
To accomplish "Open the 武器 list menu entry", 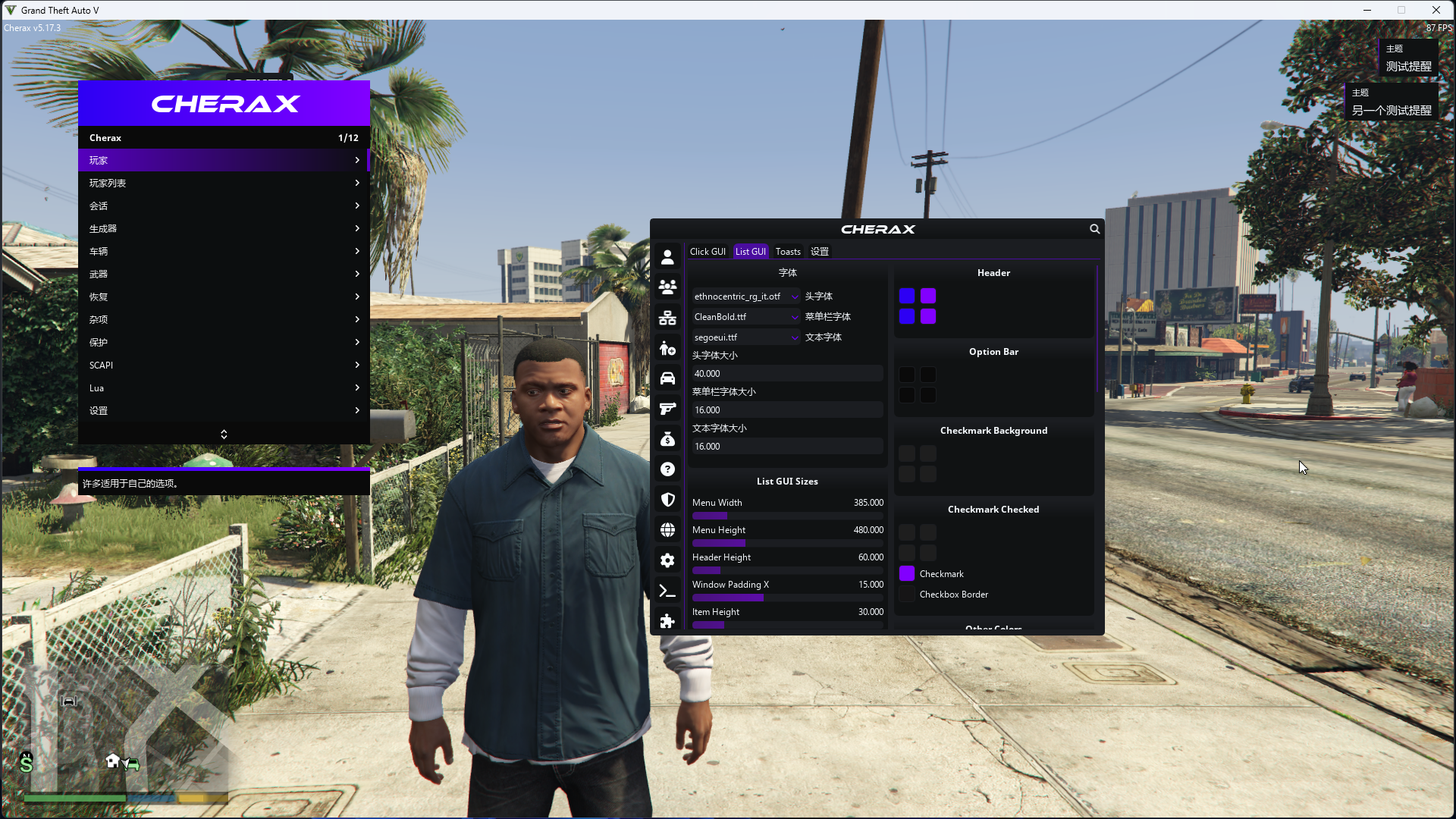I will tap(223, 274).
